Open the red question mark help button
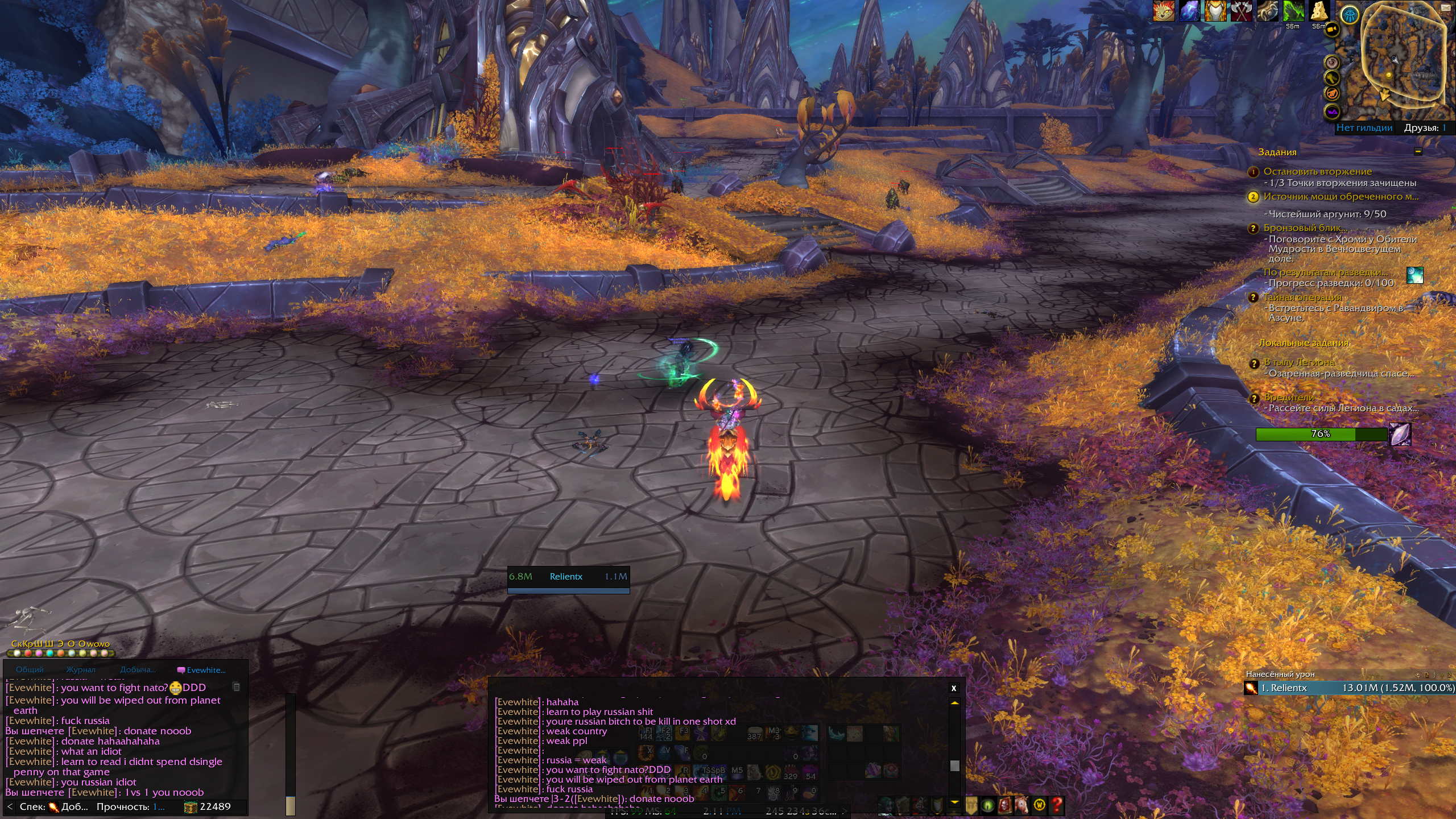 pos(1056,805)
